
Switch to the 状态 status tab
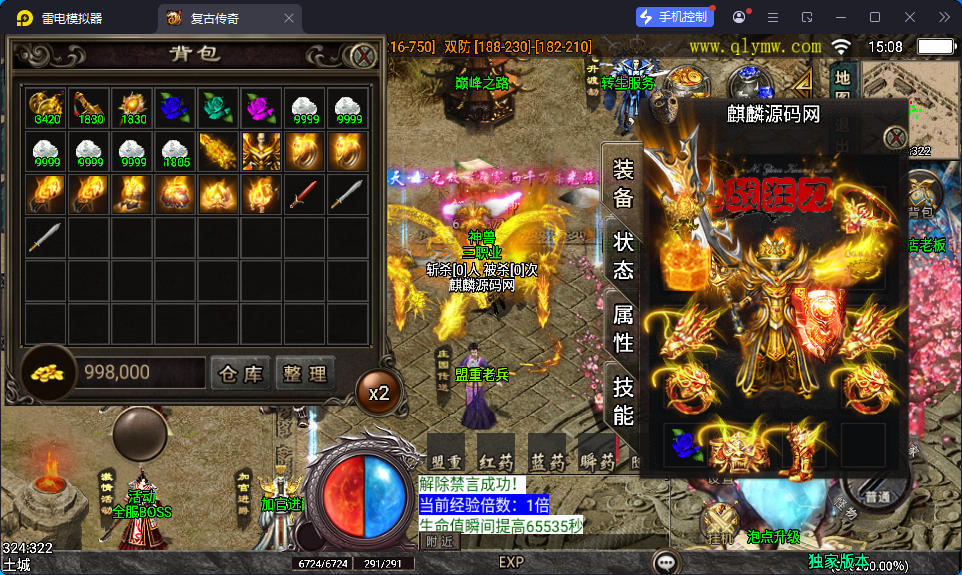(x=623, y=256)
